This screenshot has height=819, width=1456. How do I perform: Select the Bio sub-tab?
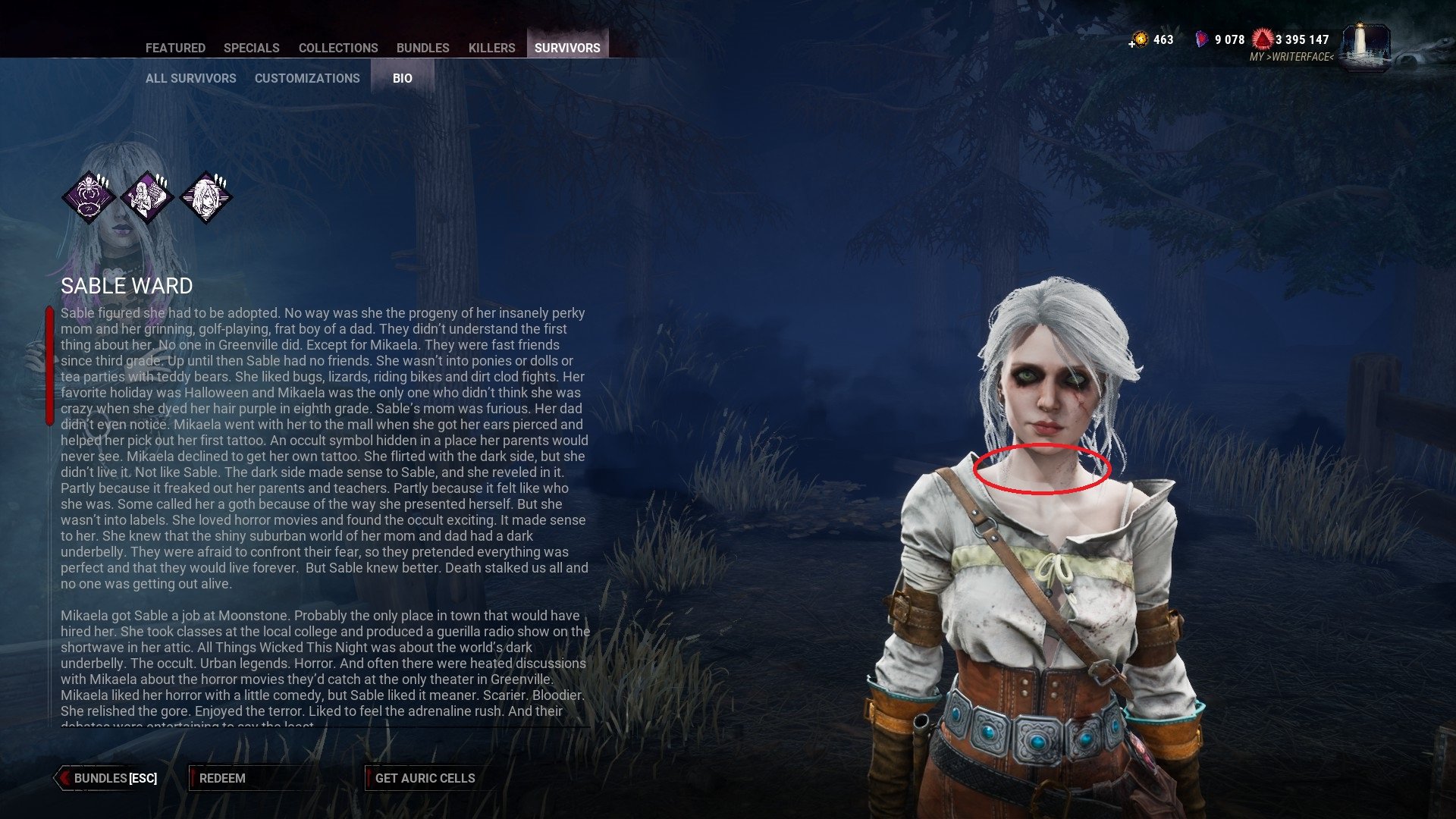403,78
